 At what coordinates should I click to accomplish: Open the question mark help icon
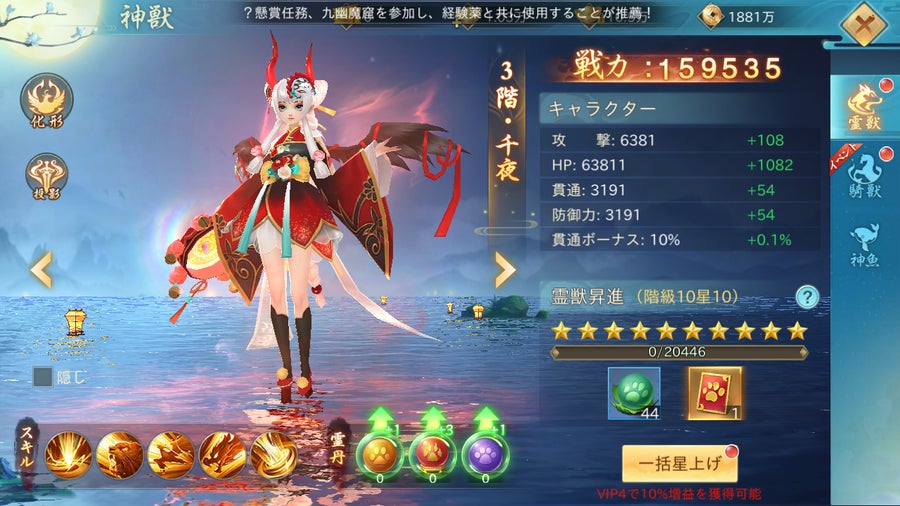click(807, 296)
